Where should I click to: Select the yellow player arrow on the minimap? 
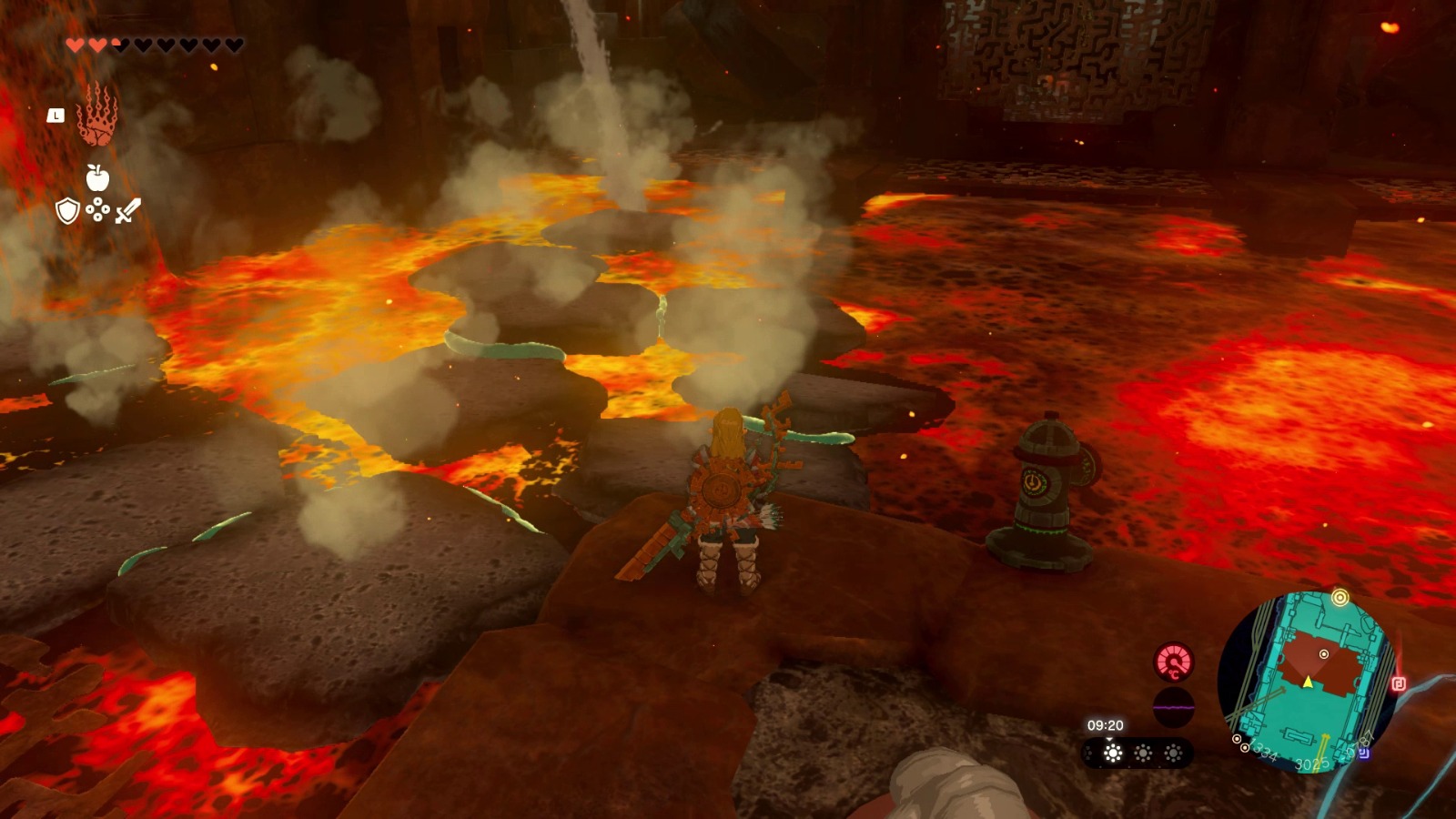(1308, 682)
